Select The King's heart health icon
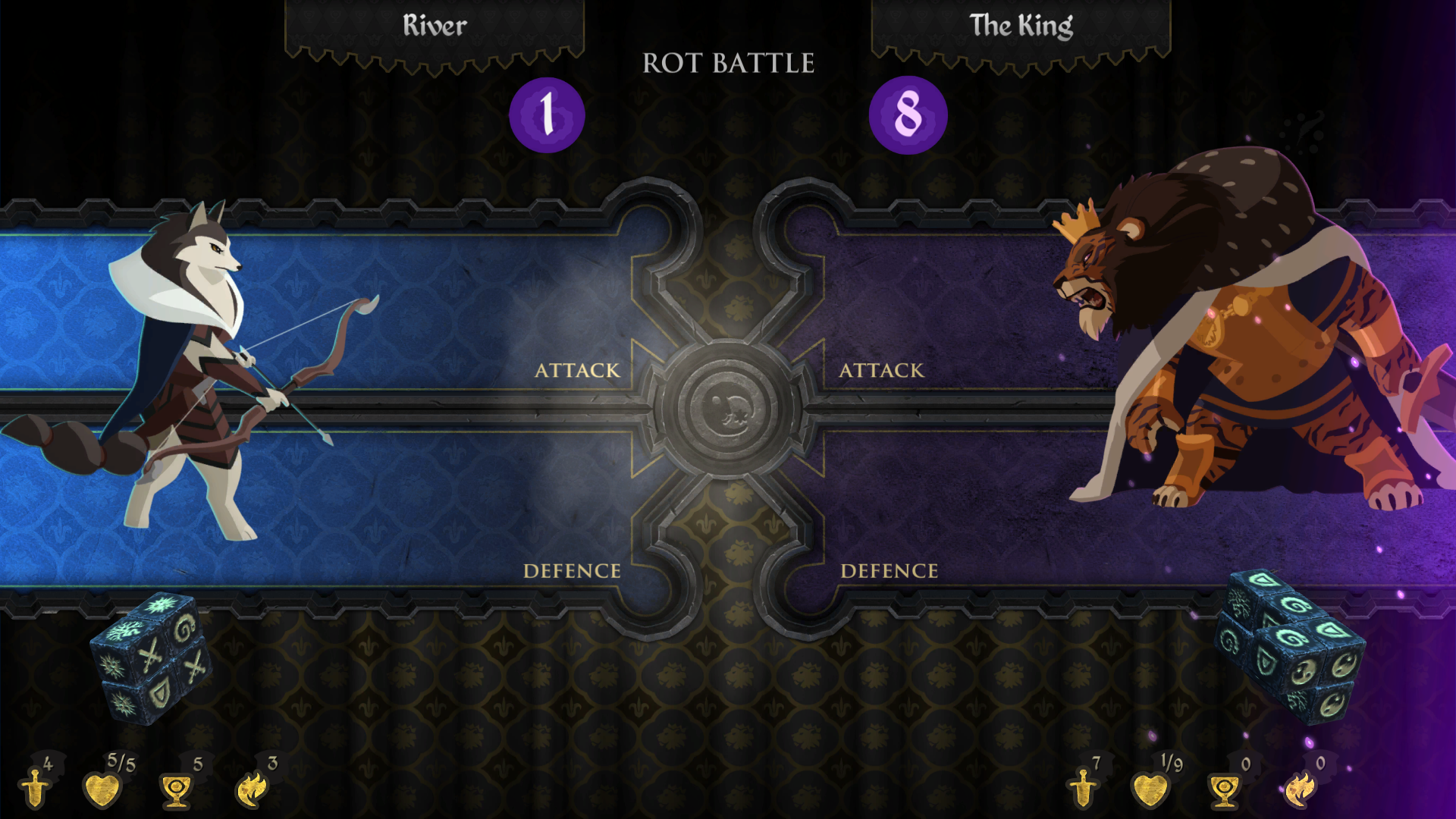1456x819 pixels. [1150, 789]
